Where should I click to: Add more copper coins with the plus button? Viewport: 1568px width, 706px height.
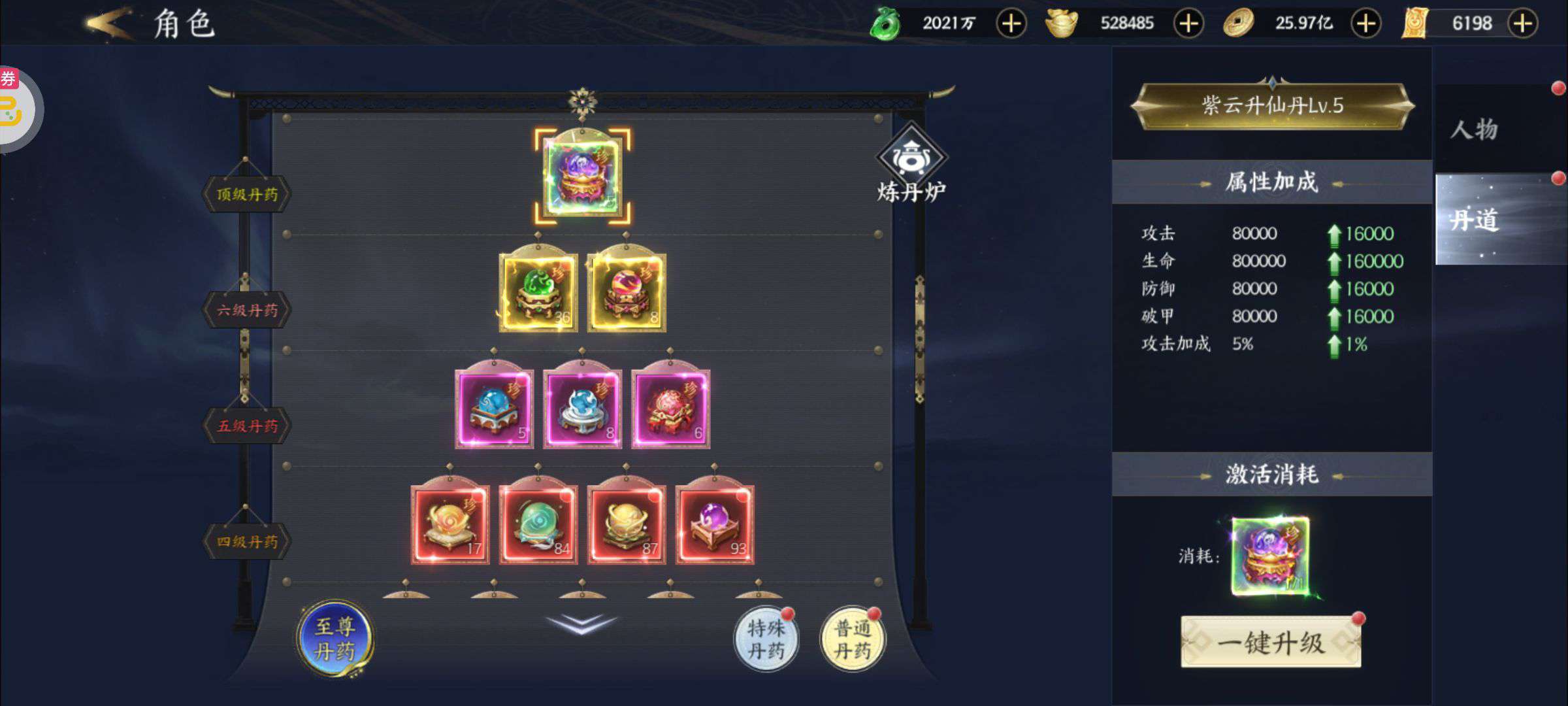[1366, 24]
